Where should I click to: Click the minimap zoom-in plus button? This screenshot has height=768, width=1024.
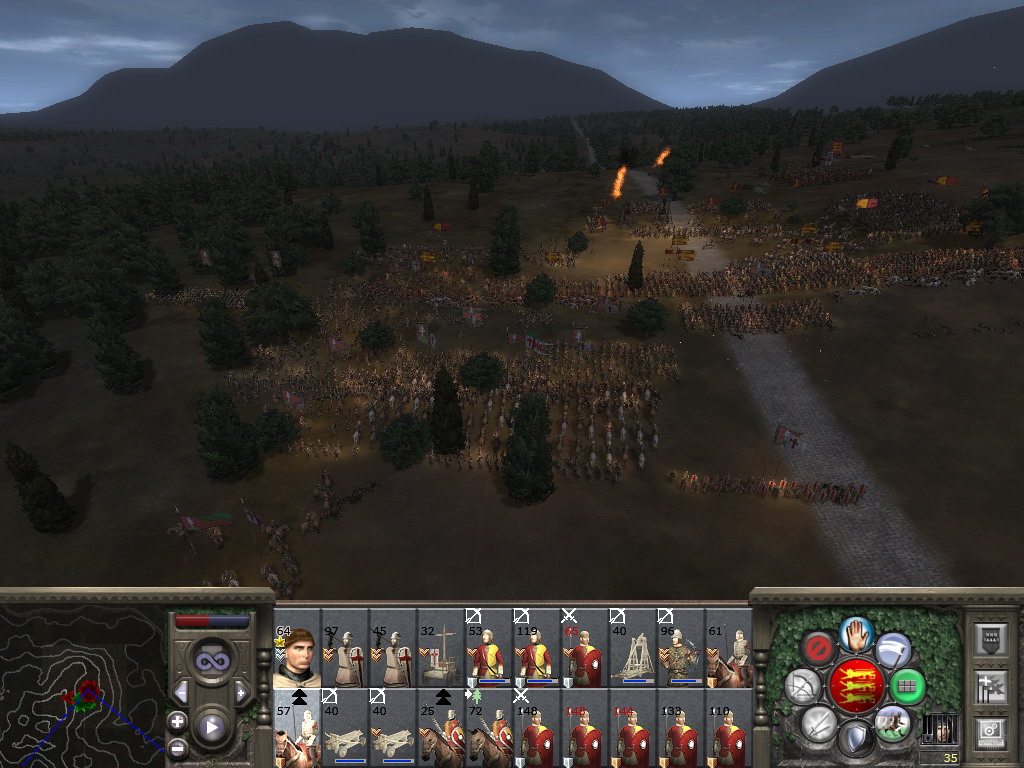178,721
